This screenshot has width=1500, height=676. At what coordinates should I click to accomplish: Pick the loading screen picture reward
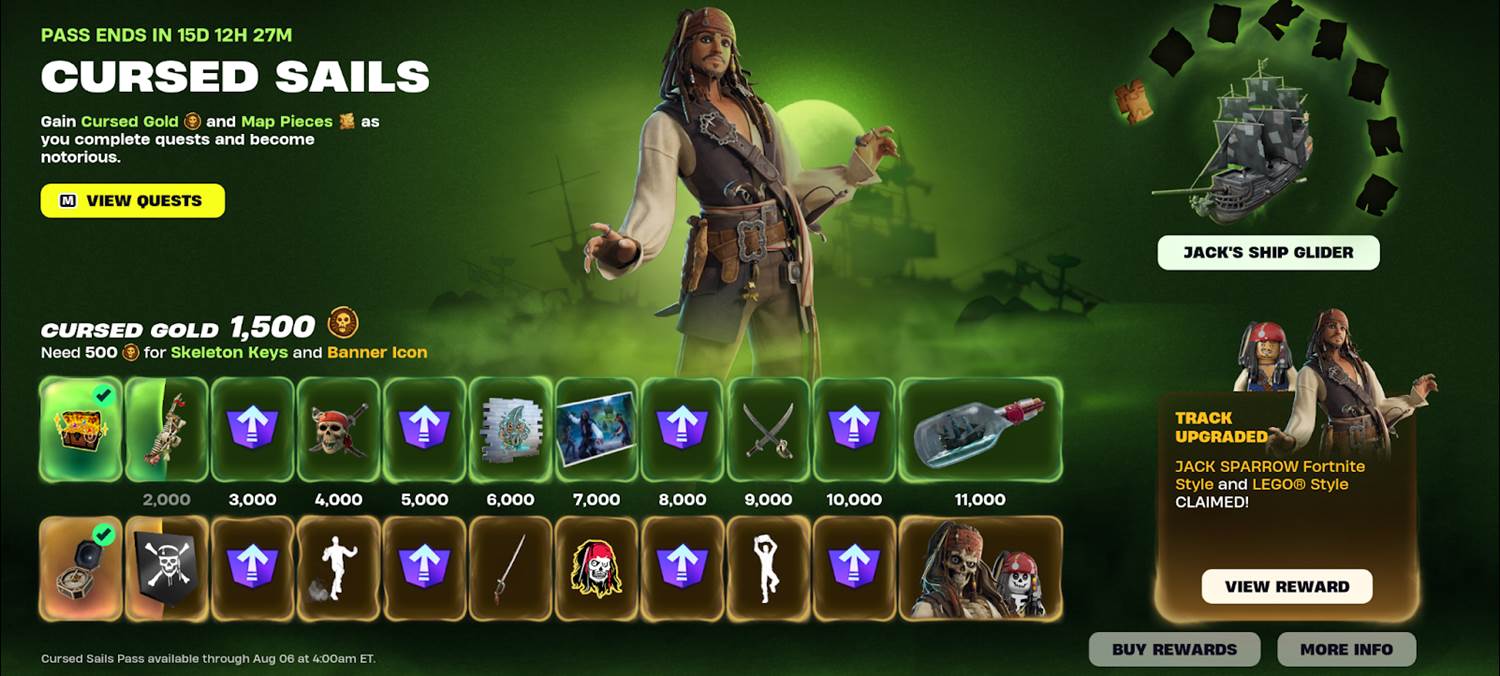(x=597, y=429)
